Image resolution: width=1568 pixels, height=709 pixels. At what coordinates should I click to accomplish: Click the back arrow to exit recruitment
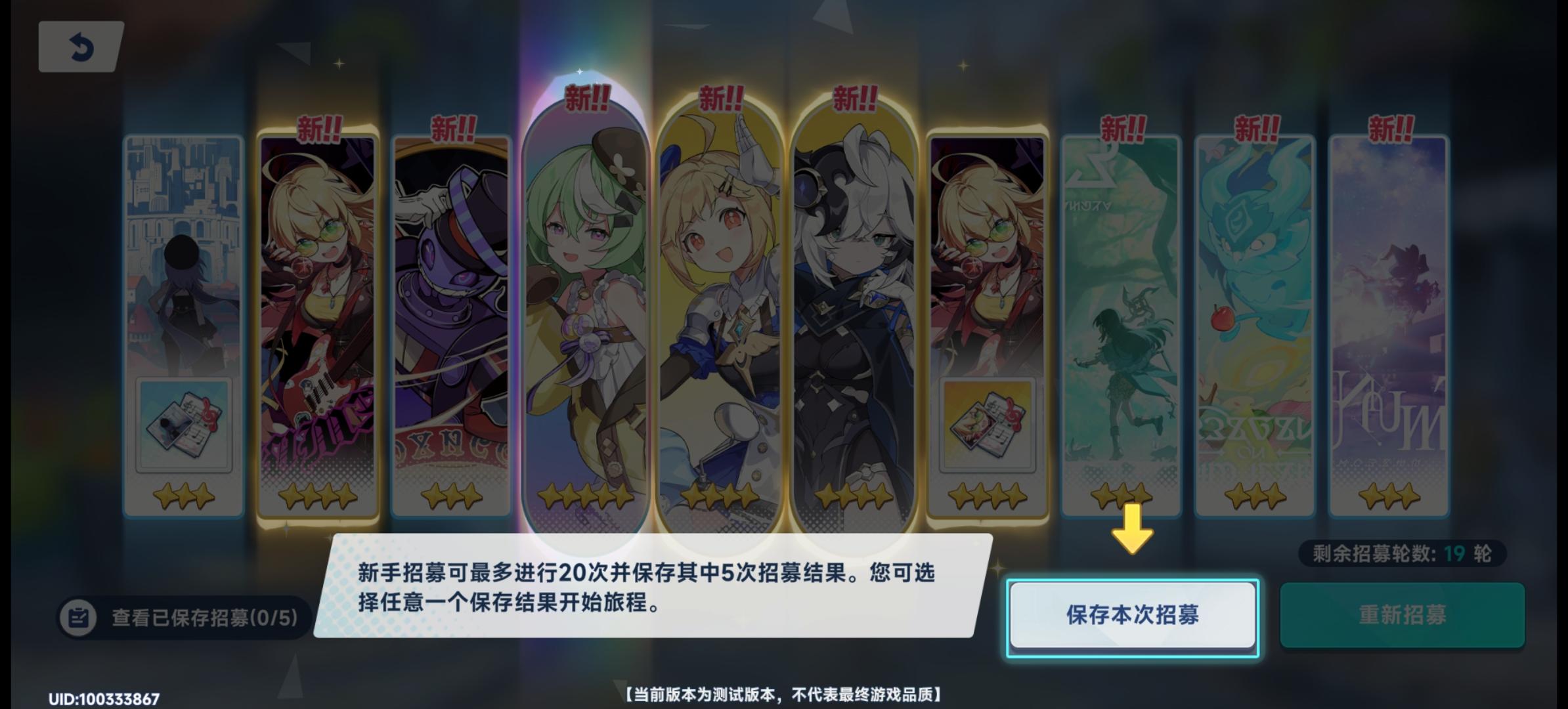[80, 46]
